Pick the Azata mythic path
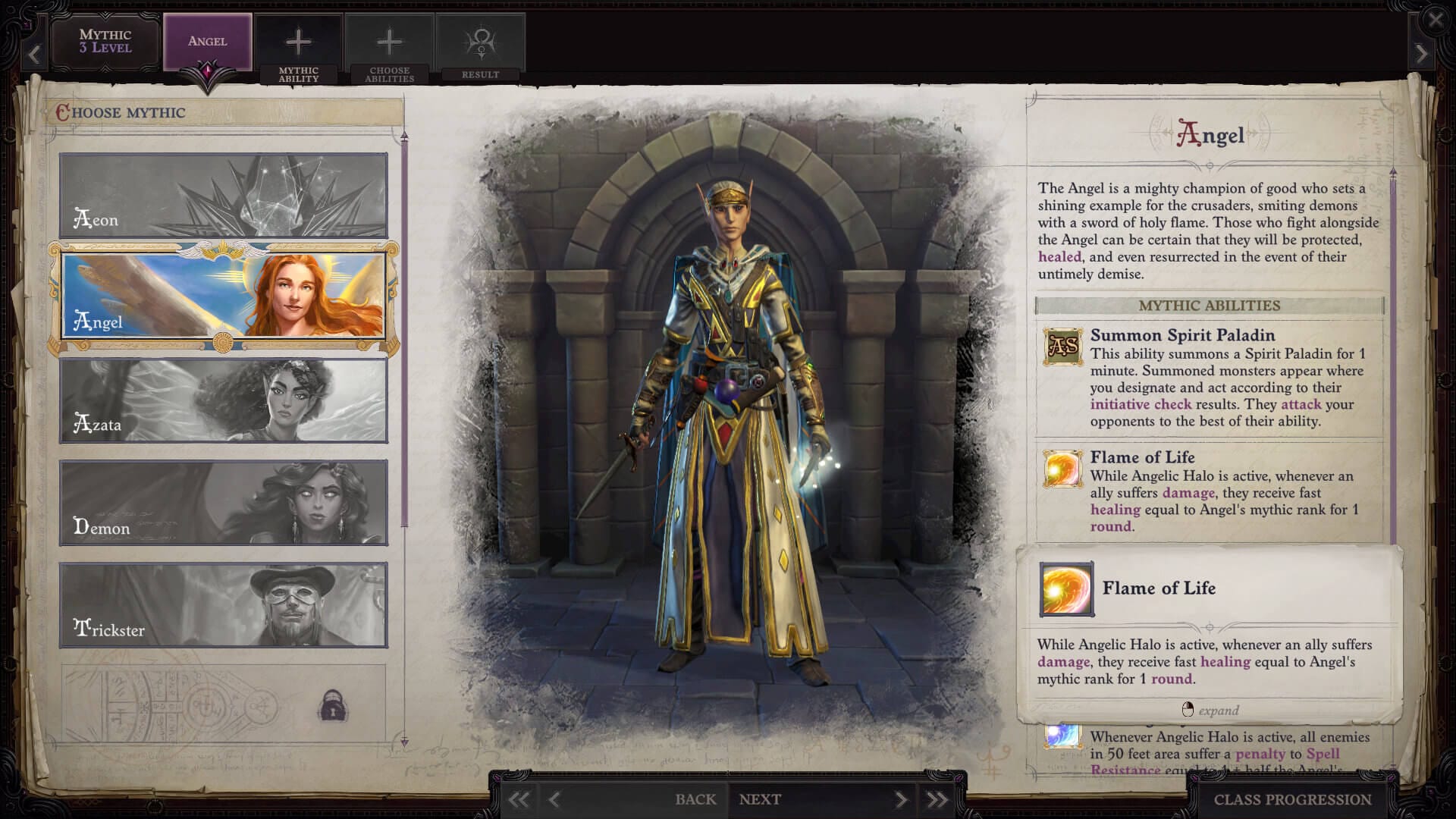The height and width of the screenshot is (819, 1456). pos(224,400)
